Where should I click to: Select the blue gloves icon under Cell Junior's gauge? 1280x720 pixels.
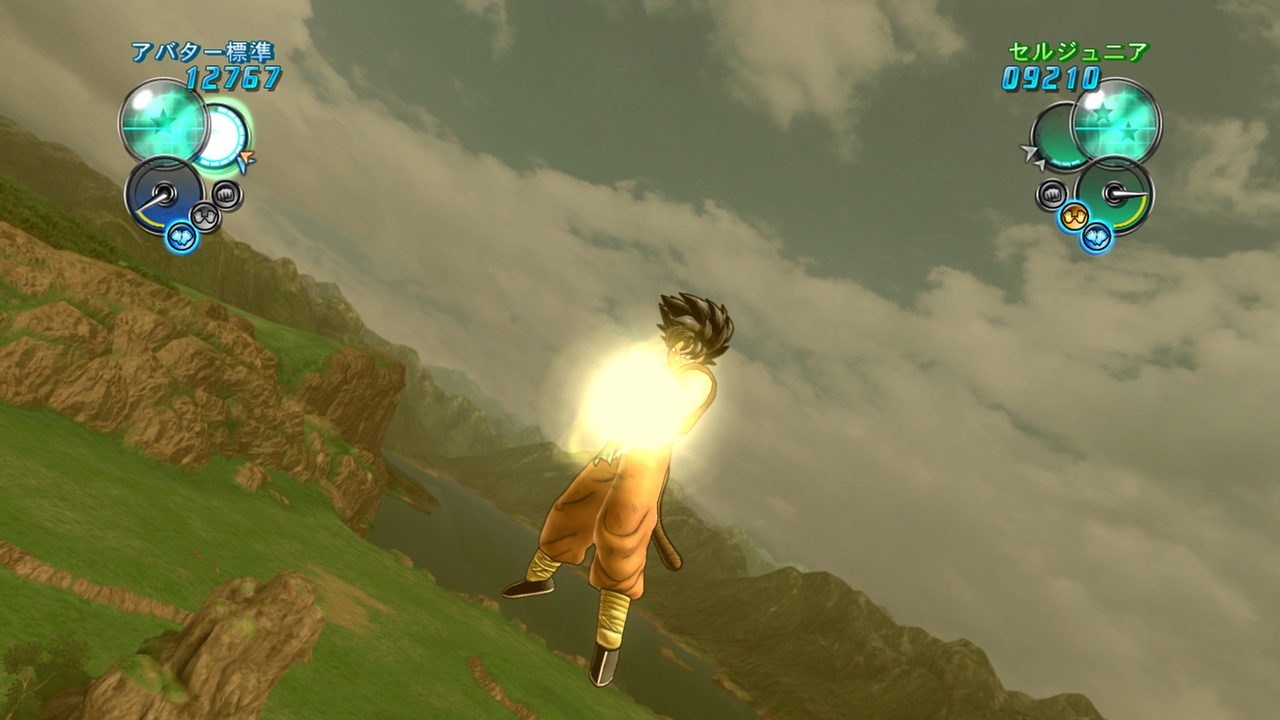click(1094, 236)
